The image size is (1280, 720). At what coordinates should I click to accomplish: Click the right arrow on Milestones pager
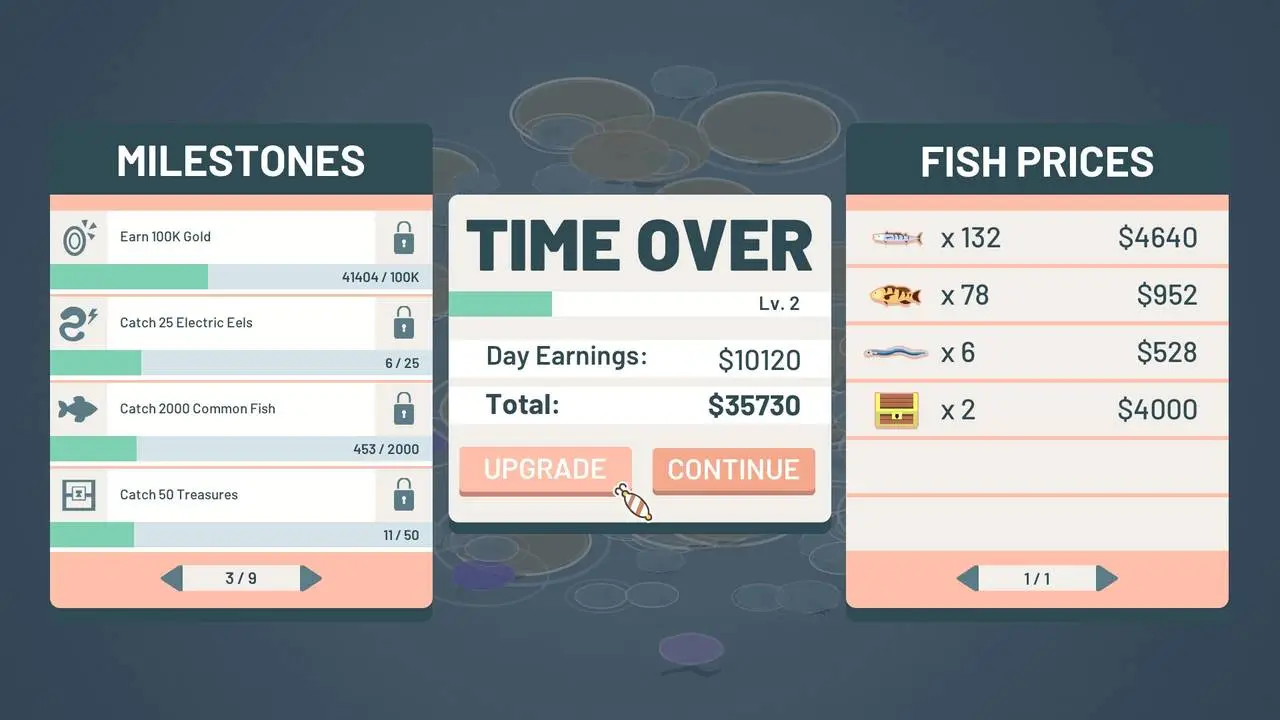point(311,578)
